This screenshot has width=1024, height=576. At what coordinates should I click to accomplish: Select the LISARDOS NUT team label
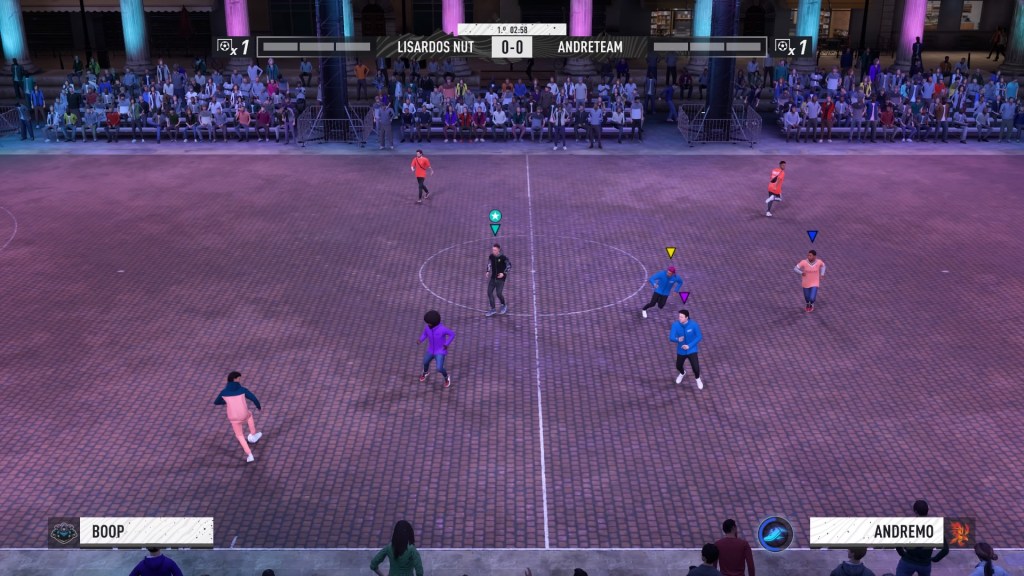[435, 47]
